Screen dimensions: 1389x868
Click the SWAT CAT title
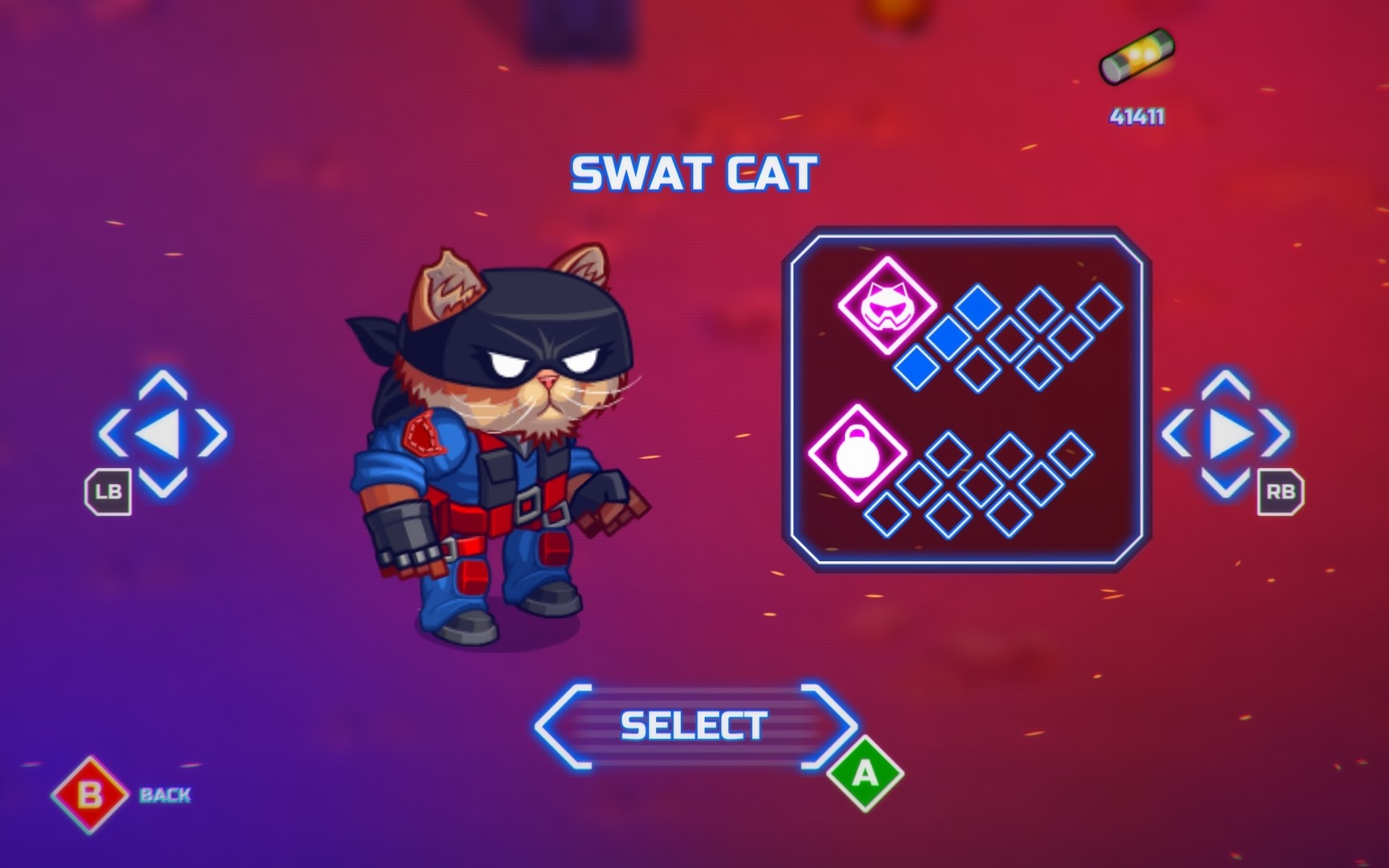pos(694,170)
